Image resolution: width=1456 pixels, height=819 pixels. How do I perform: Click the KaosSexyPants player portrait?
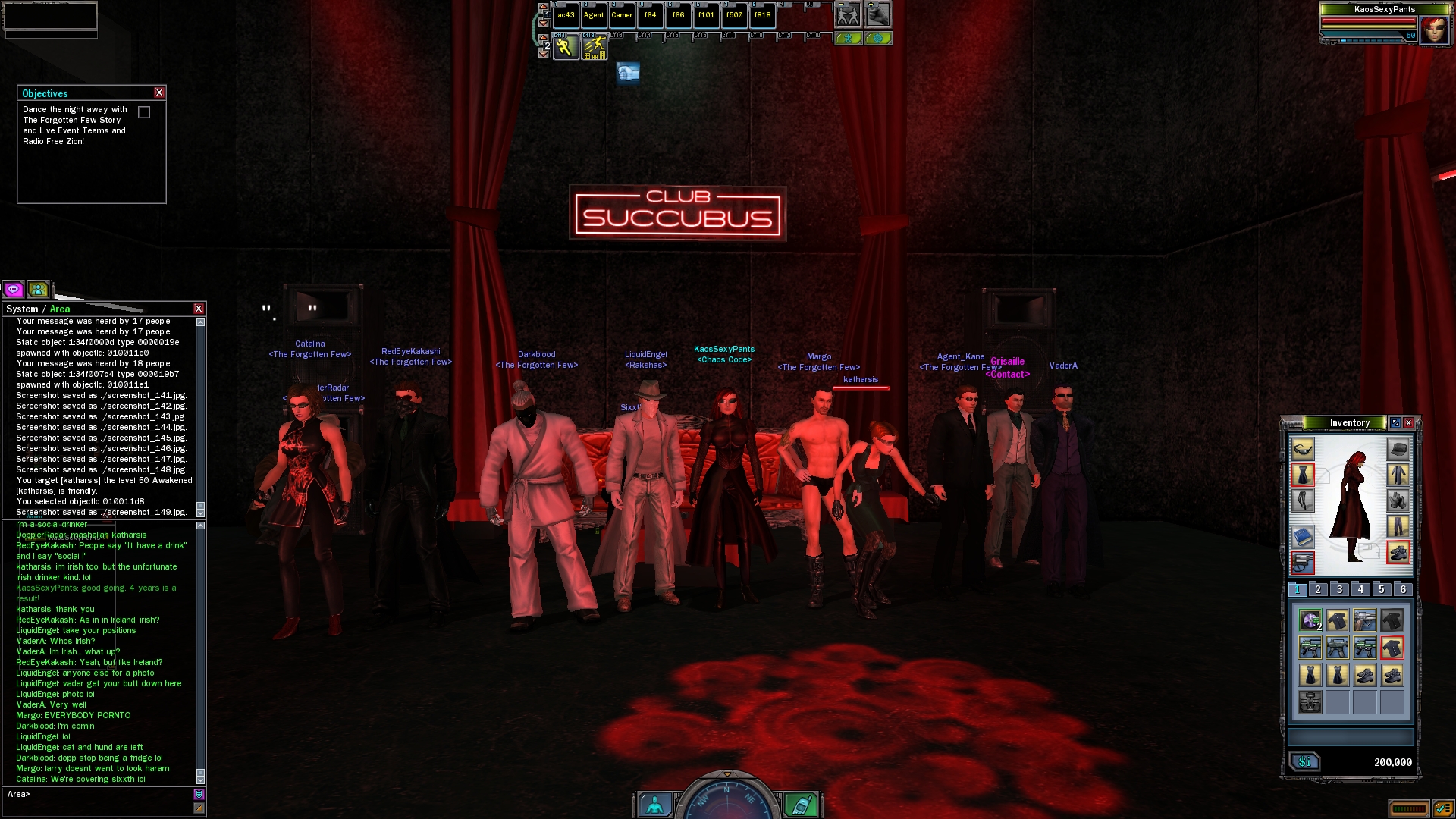tap(1434, 30)
